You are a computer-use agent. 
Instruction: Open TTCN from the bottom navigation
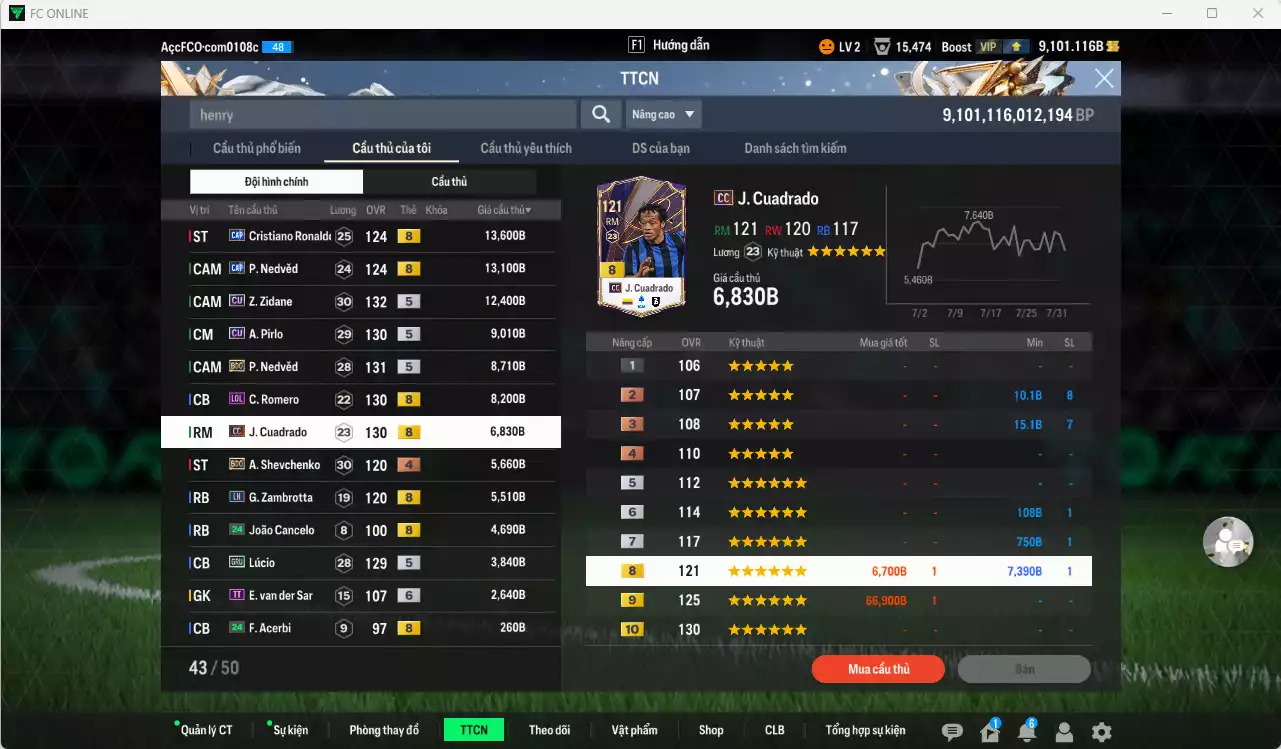[473, 729]
